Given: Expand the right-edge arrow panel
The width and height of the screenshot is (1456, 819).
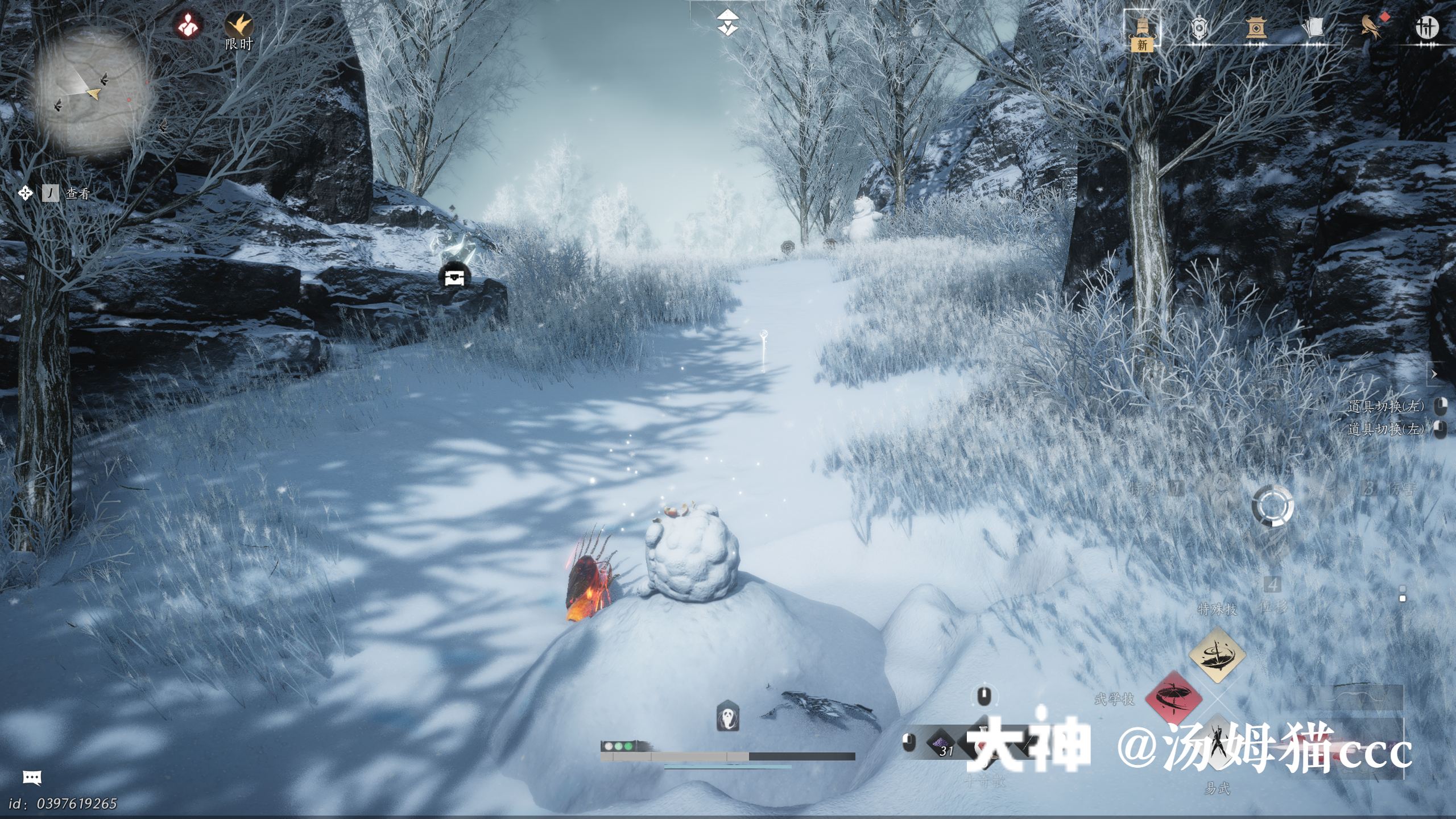Looking at the screenshot, I should click(x=1434, y=374).
